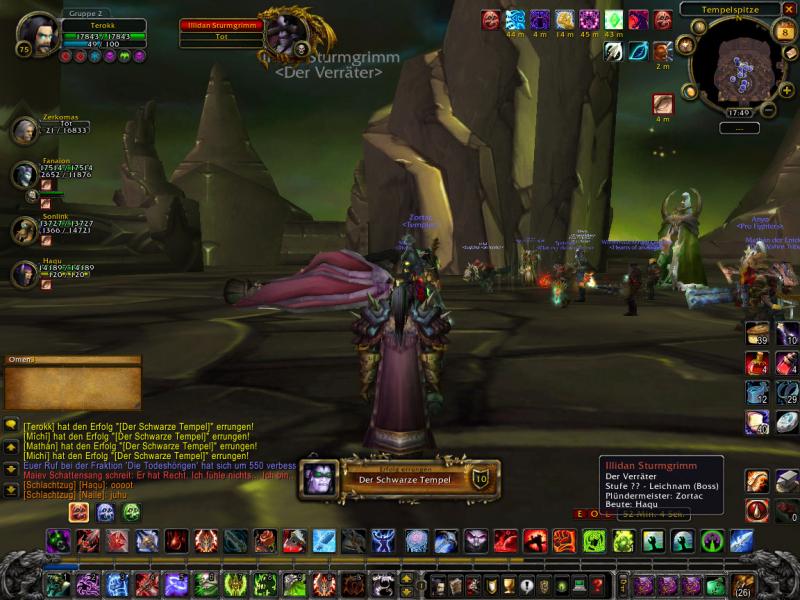Screen dimensions: 800x600
Task: Close the Tempelspitze minimap with X button
Action: coord(790,9)
